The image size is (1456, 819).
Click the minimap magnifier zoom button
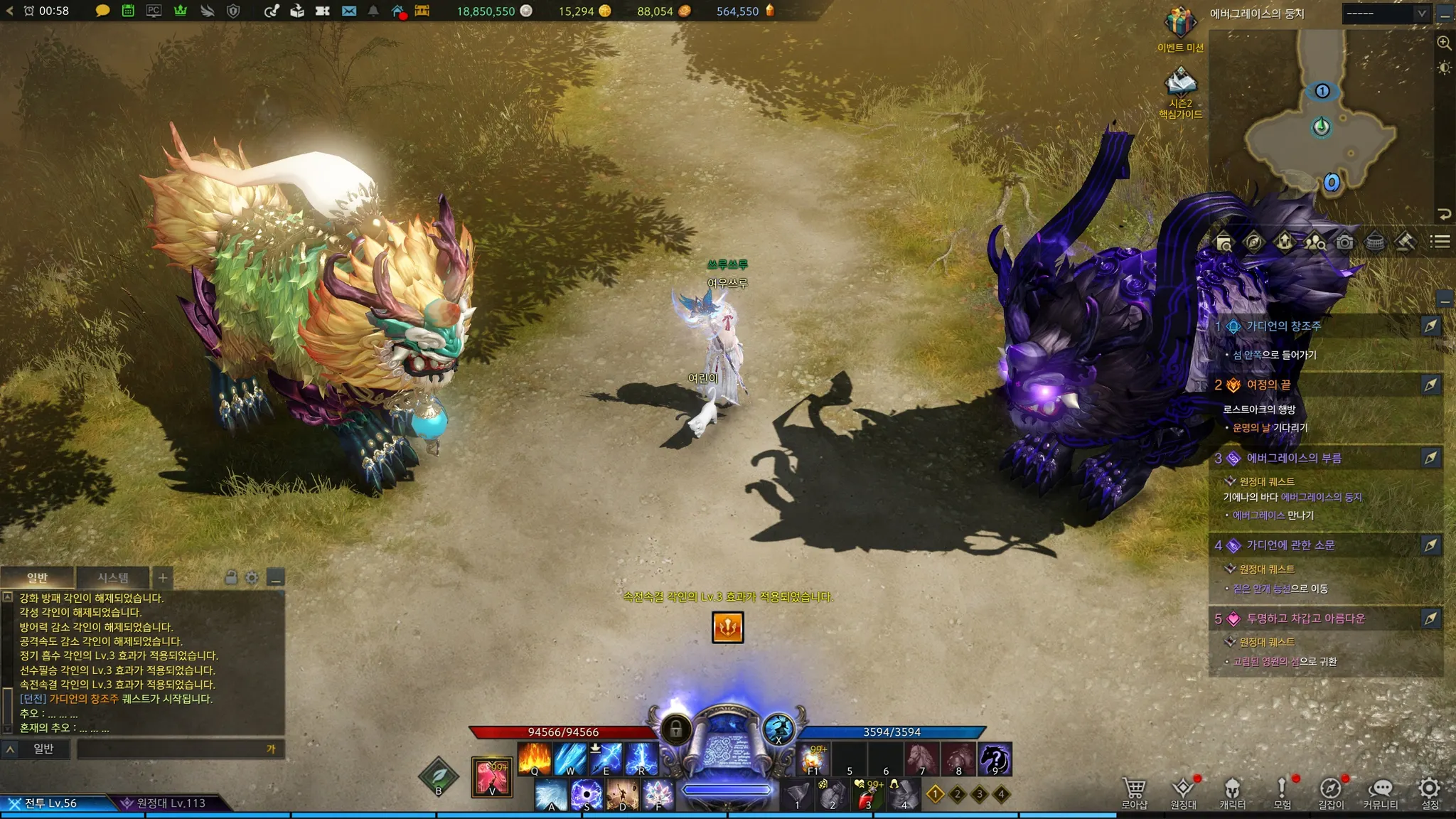[1444, 43]
